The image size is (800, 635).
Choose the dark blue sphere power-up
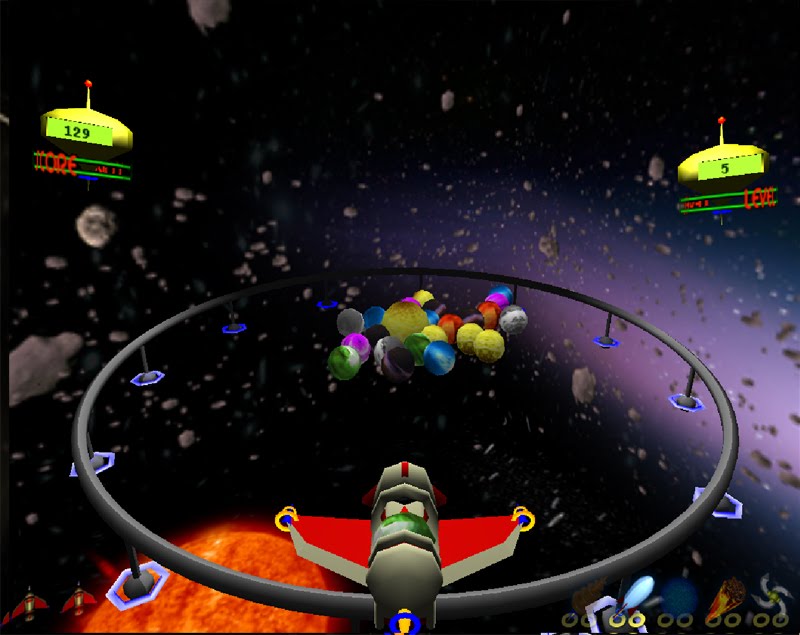click(x=681, y=594)
